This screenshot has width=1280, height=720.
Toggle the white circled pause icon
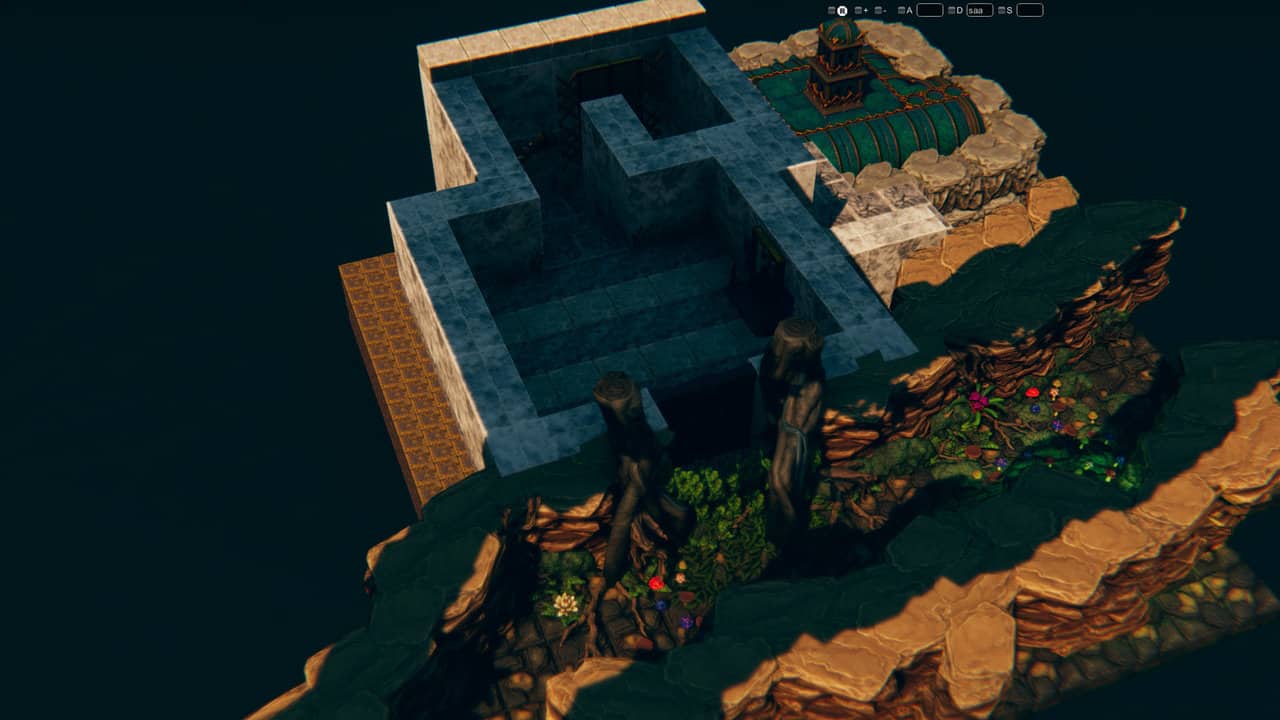[x=843, y=9]
